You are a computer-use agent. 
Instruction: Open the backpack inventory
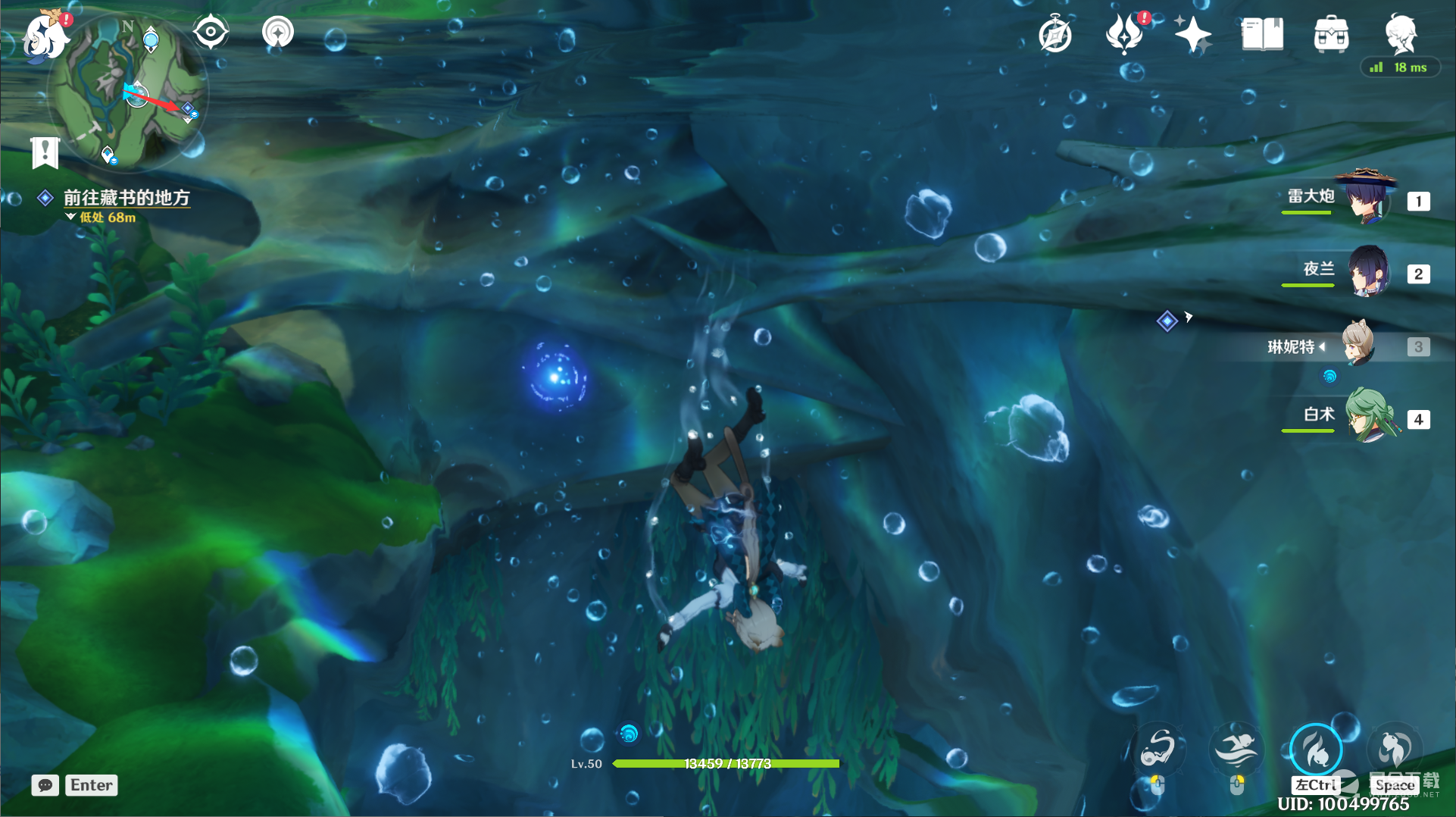pyautogui.click(x=1331, y=35)
